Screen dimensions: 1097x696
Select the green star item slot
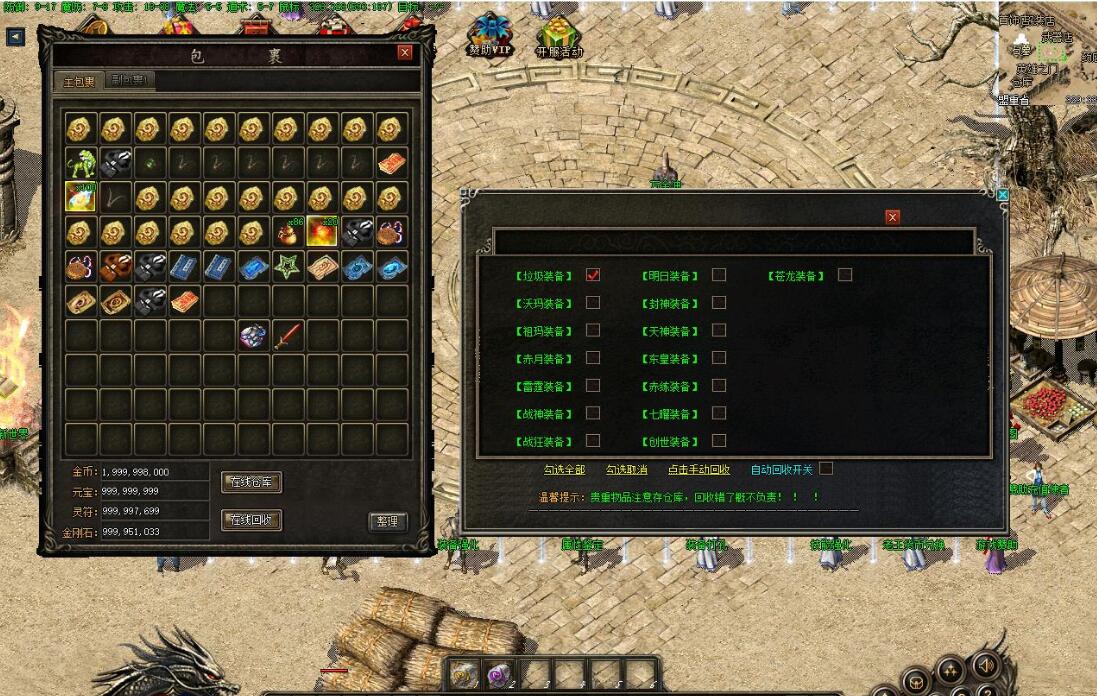click(x=288, y=267)
